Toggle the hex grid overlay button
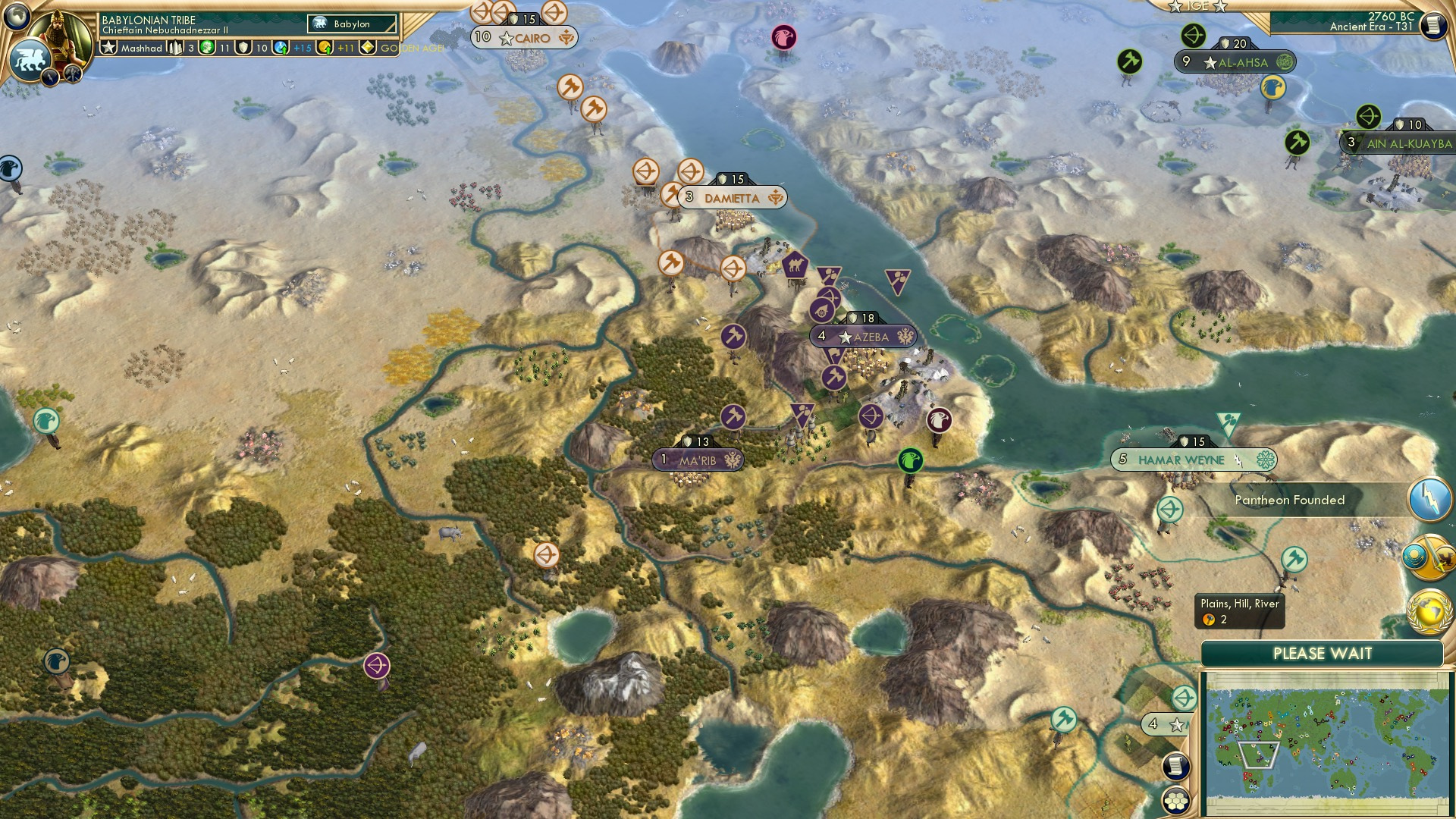The image size is (1456, 819). click(1177, 801)
